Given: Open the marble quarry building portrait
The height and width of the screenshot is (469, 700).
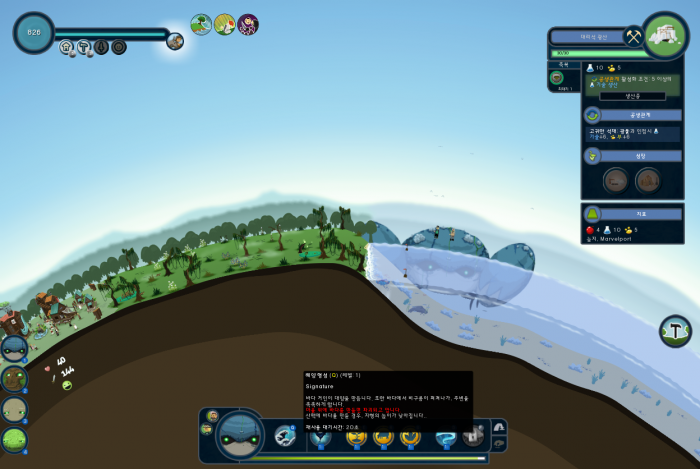Looking at the screenshot, I should pos(666,36).
